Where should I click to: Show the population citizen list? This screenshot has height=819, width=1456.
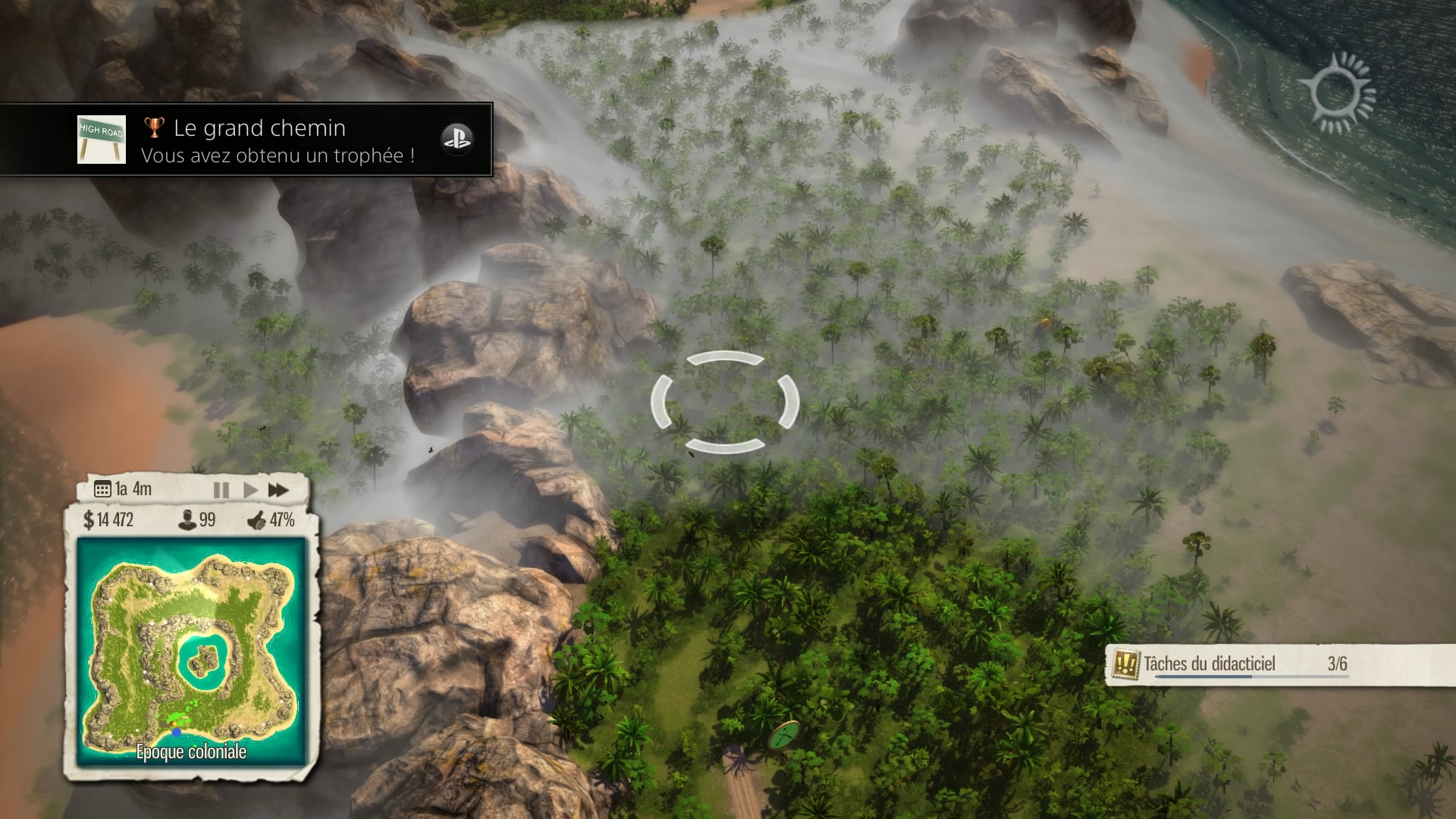point(196,520)
